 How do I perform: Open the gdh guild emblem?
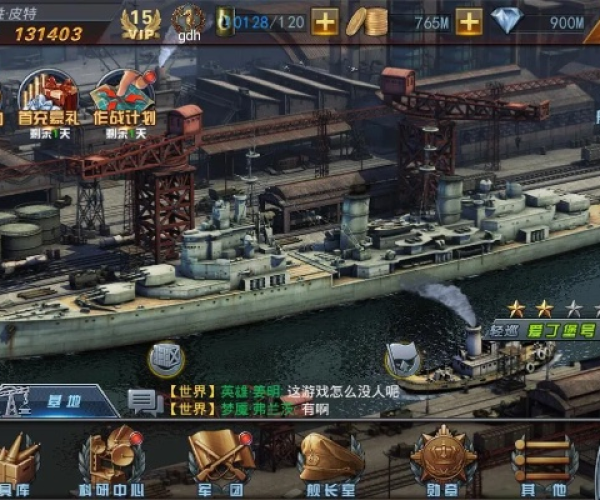point(188,20)
